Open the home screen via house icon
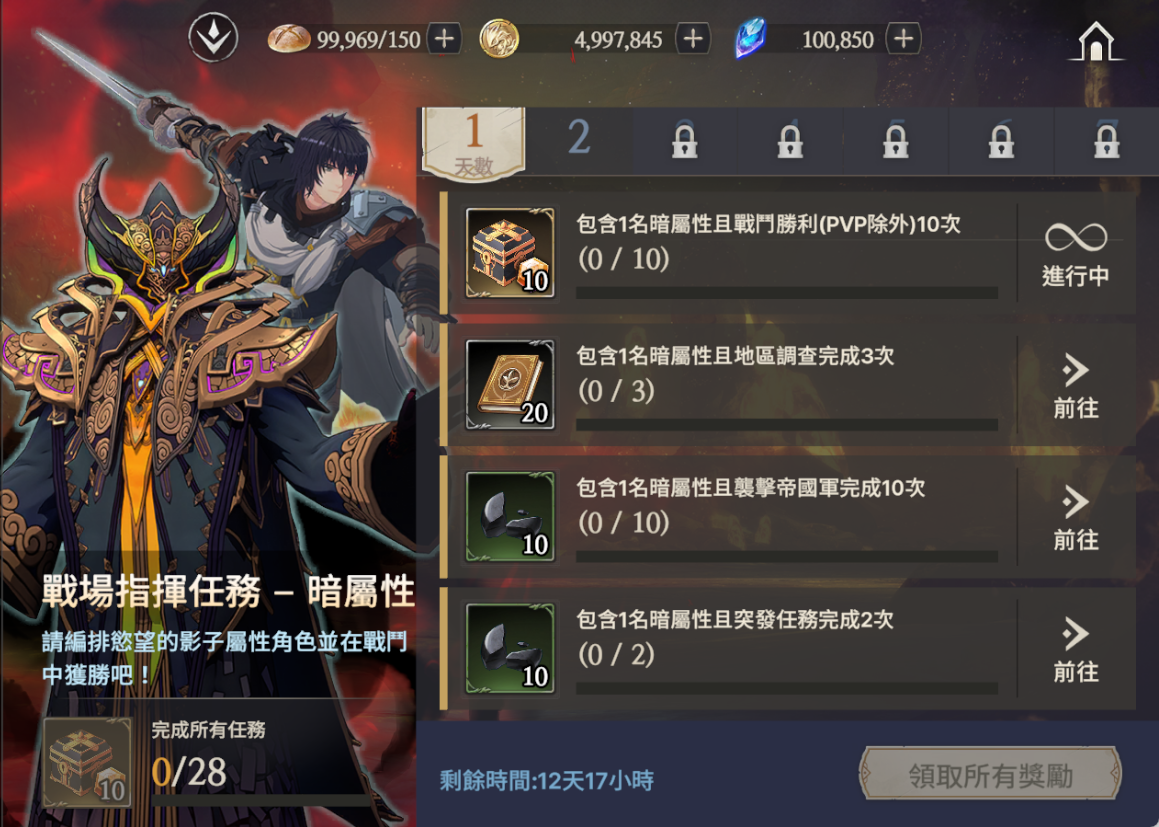 [1096, 42]
